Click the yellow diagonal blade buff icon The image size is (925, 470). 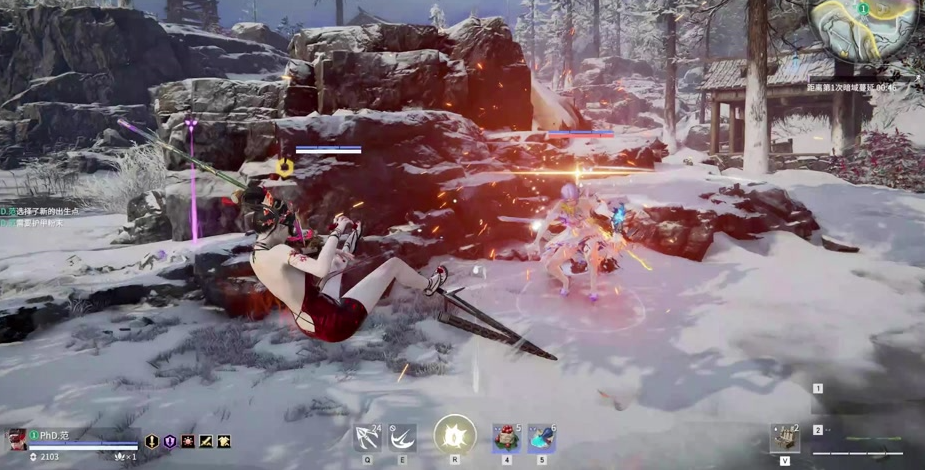(x=206, y=441)
